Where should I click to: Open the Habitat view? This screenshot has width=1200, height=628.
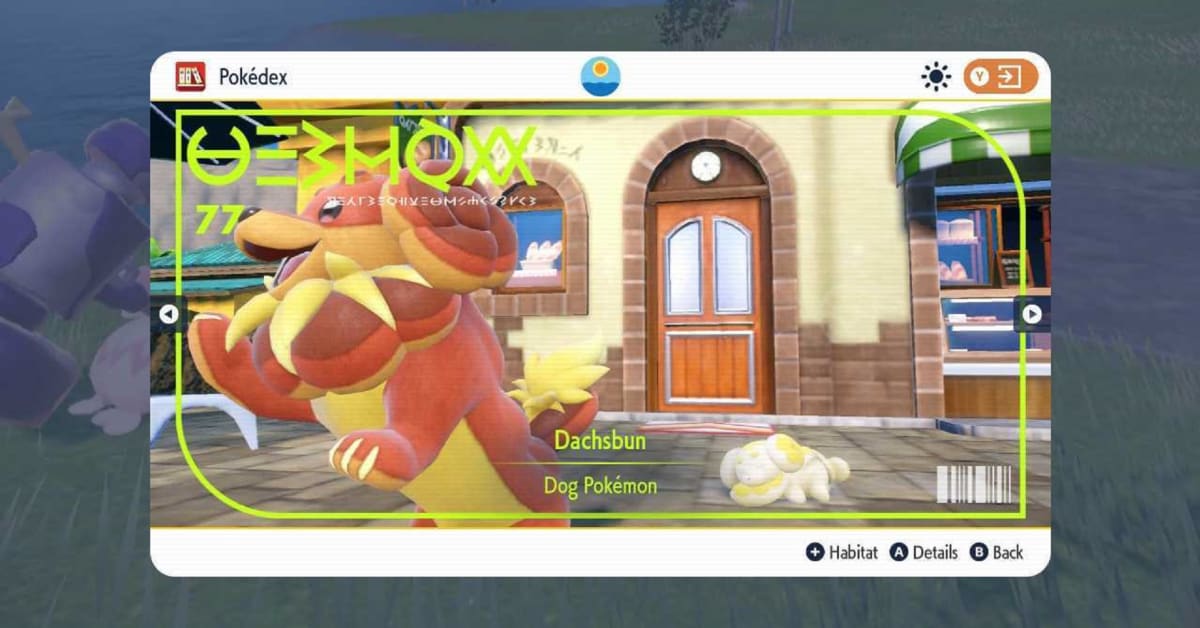coord(841,552)
